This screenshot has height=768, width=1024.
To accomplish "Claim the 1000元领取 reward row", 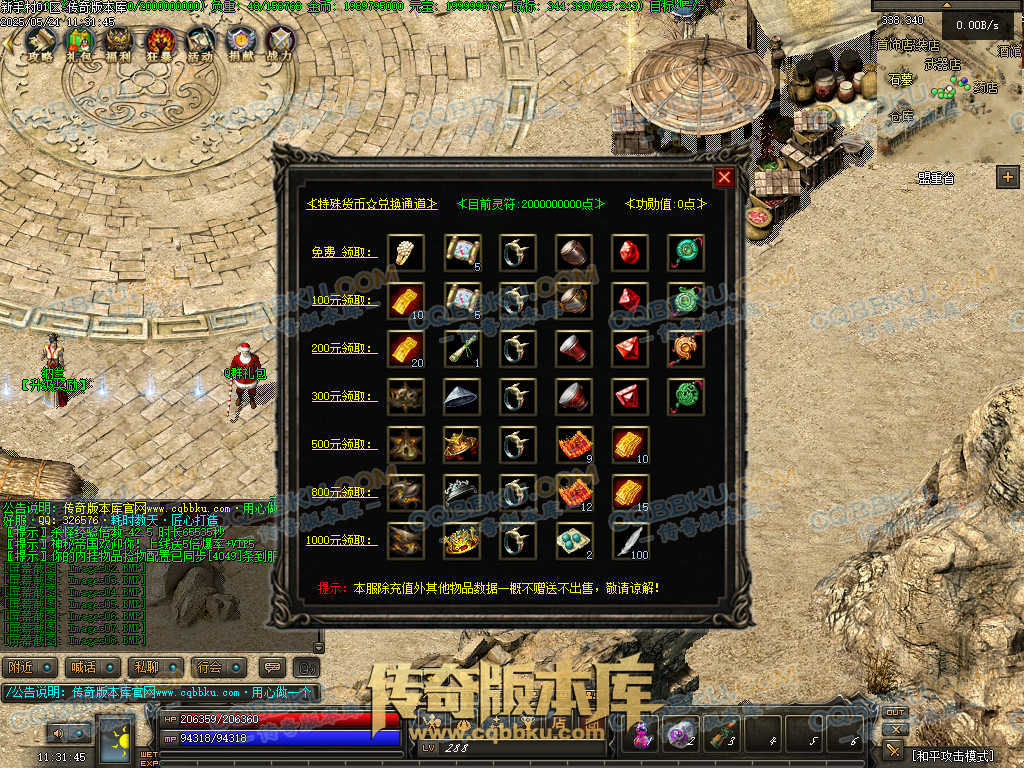I will point(344,541).
